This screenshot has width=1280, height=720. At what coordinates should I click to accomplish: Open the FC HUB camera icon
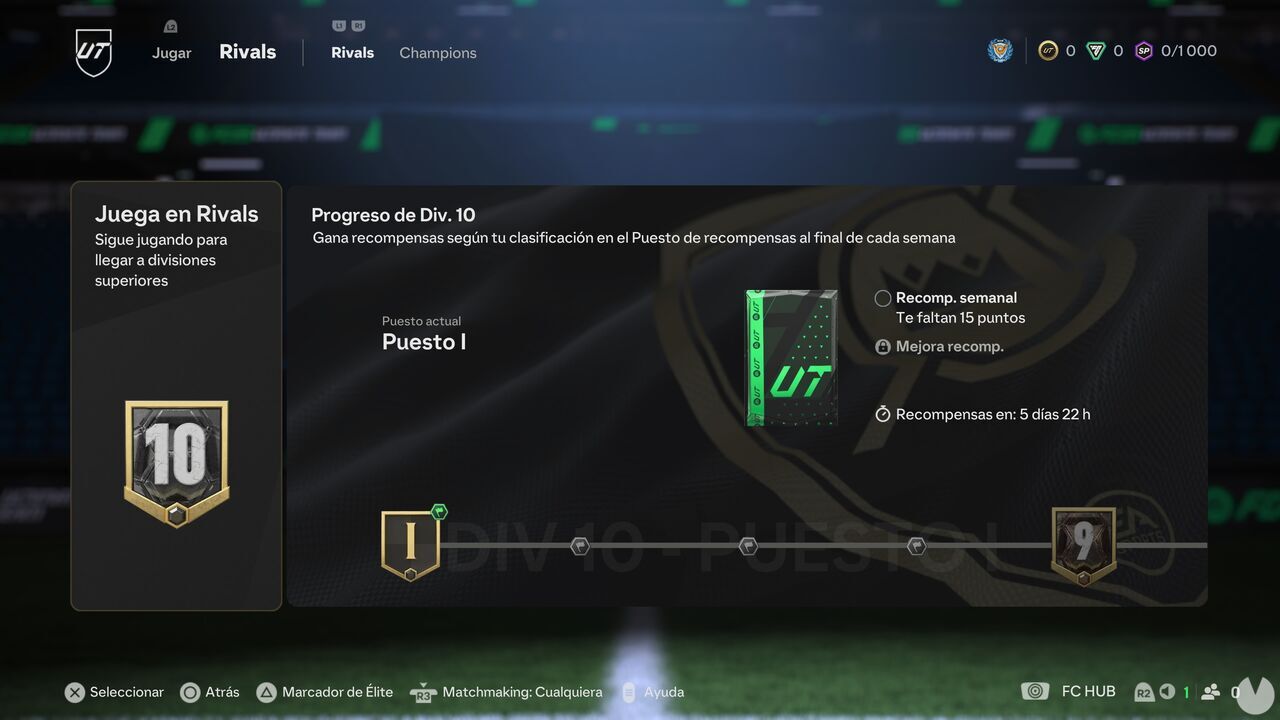click(1036, 691)
